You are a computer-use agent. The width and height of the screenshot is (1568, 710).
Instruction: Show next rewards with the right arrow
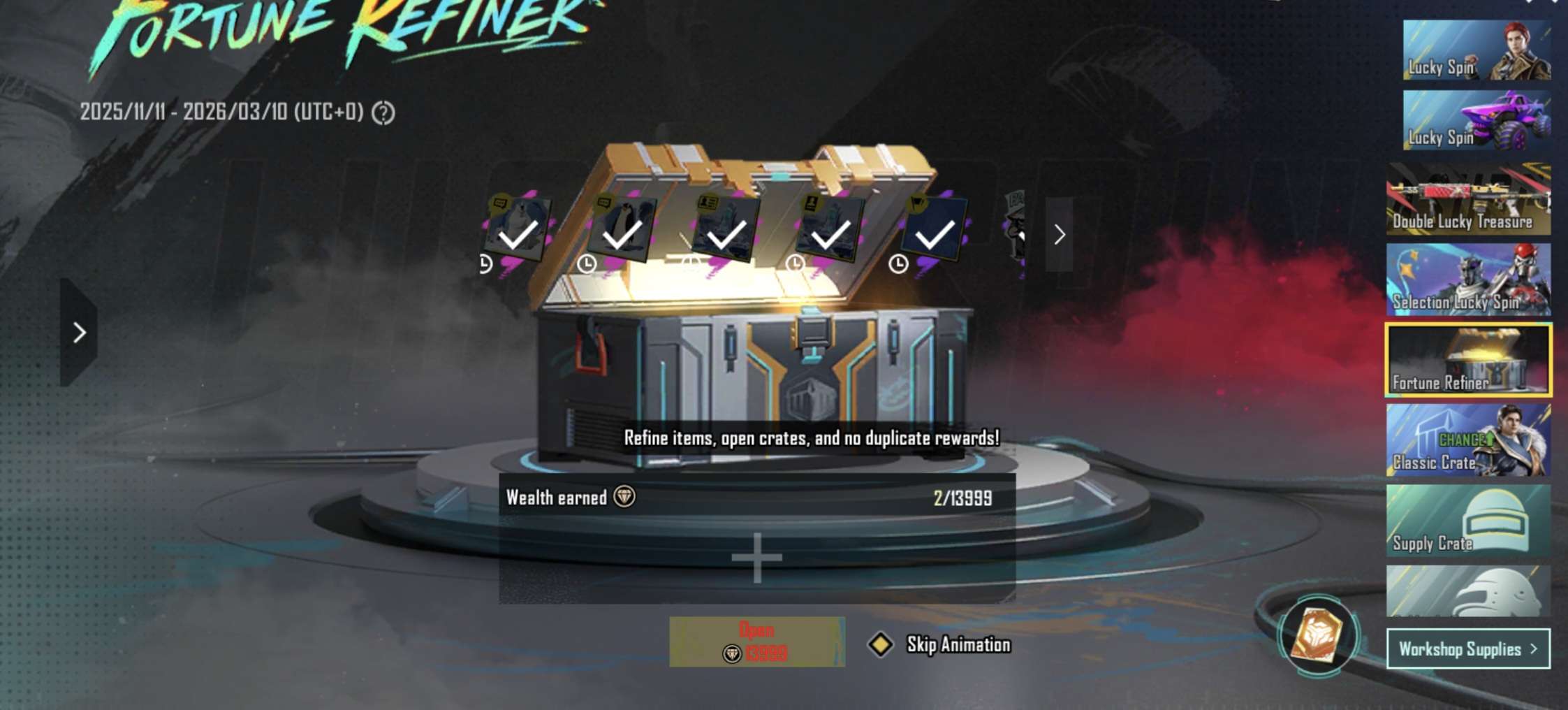1059,235
